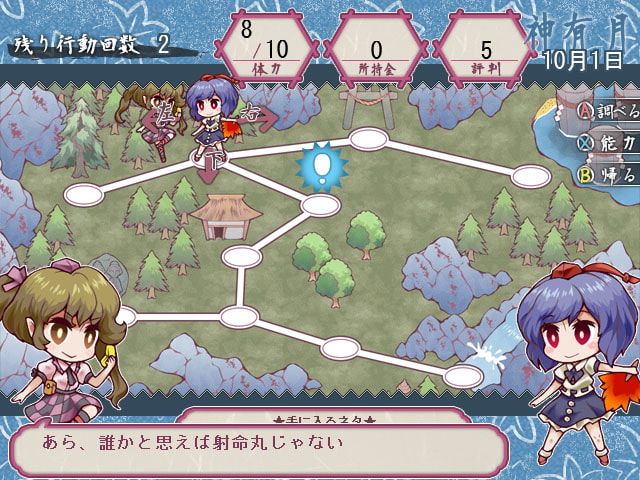
Task: Choose the right direction arrow marked 右
Action: pos(257,116)
